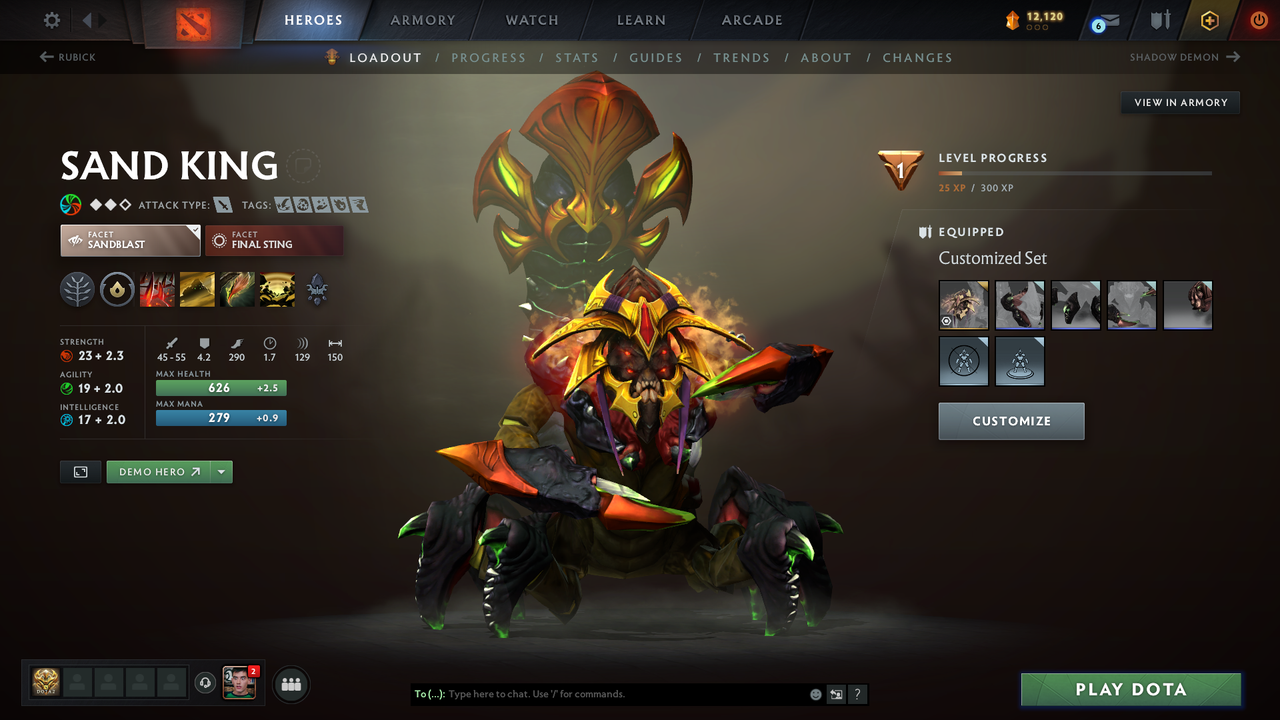The width and height of the screenshot is (1280, 720).
Task: Open the shield-and-sword armory icon
Action: point(1159,19)
